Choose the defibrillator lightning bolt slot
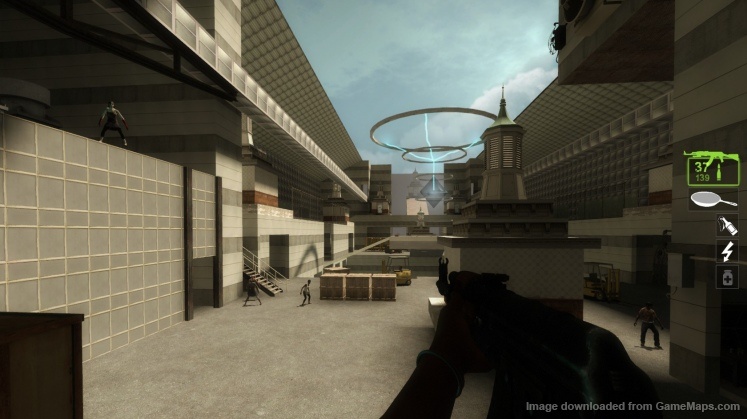This screenshot has height=419, width=747. click(x=727, y=251)
